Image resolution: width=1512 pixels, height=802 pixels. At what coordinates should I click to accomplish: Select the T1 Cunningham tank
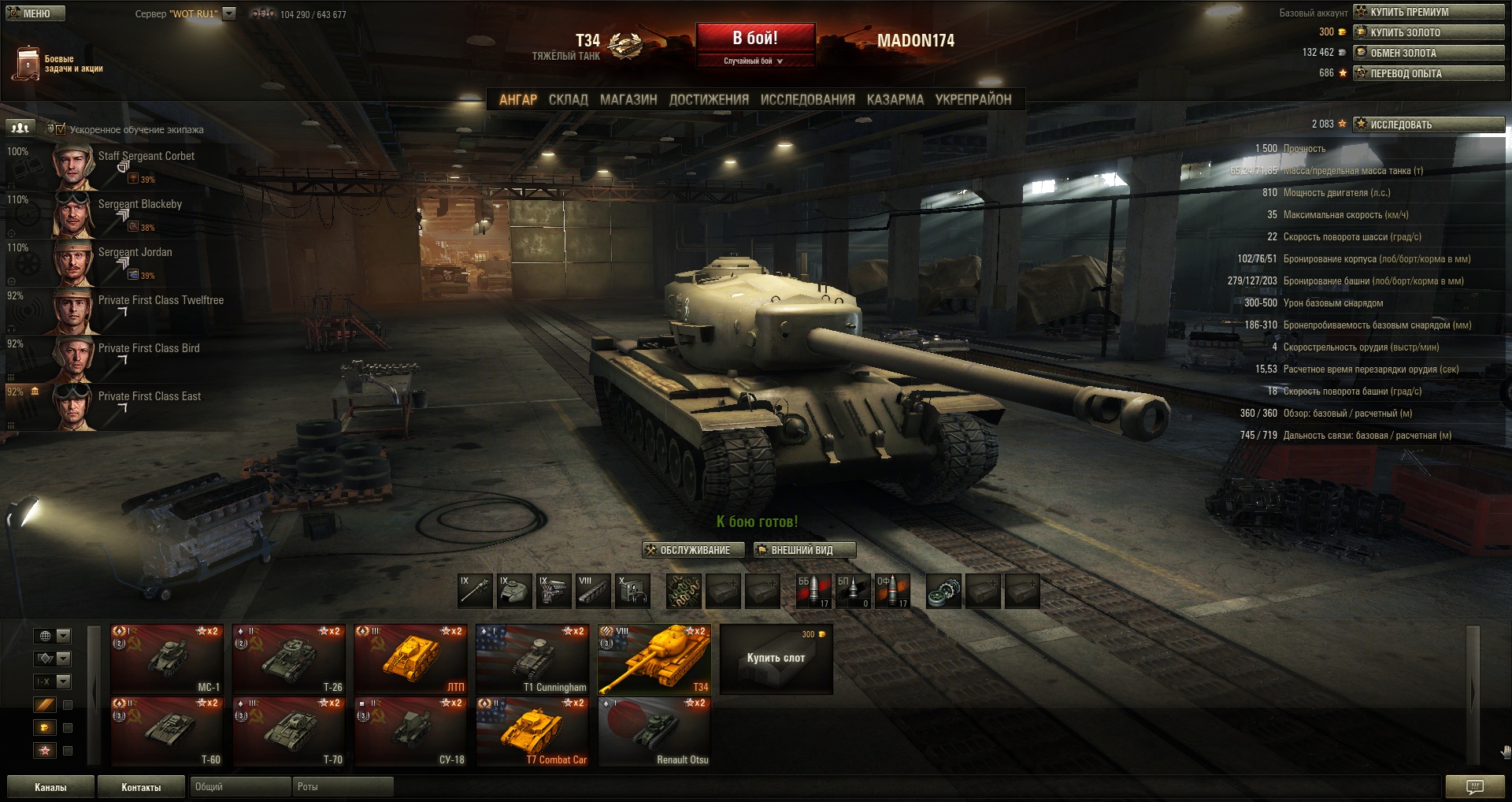[532, 659]
